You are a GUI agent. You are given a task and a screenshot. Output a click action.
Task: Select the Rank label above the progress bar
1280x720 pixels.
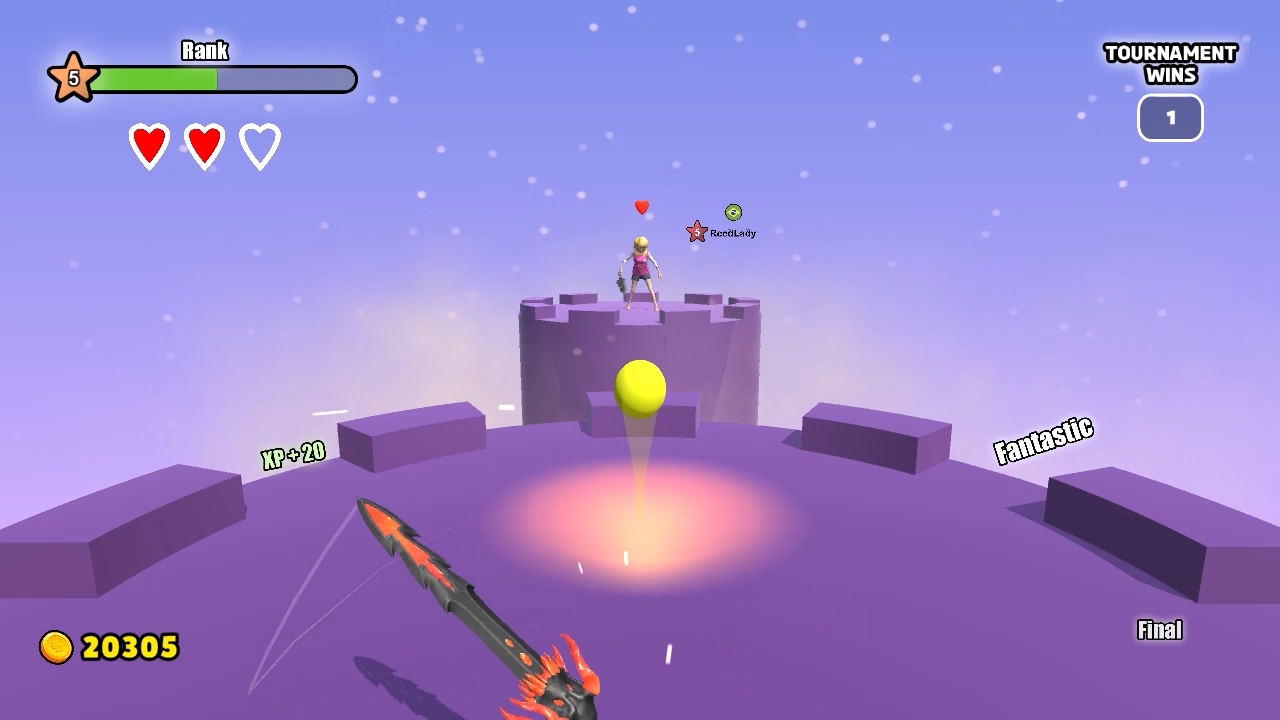205,50
